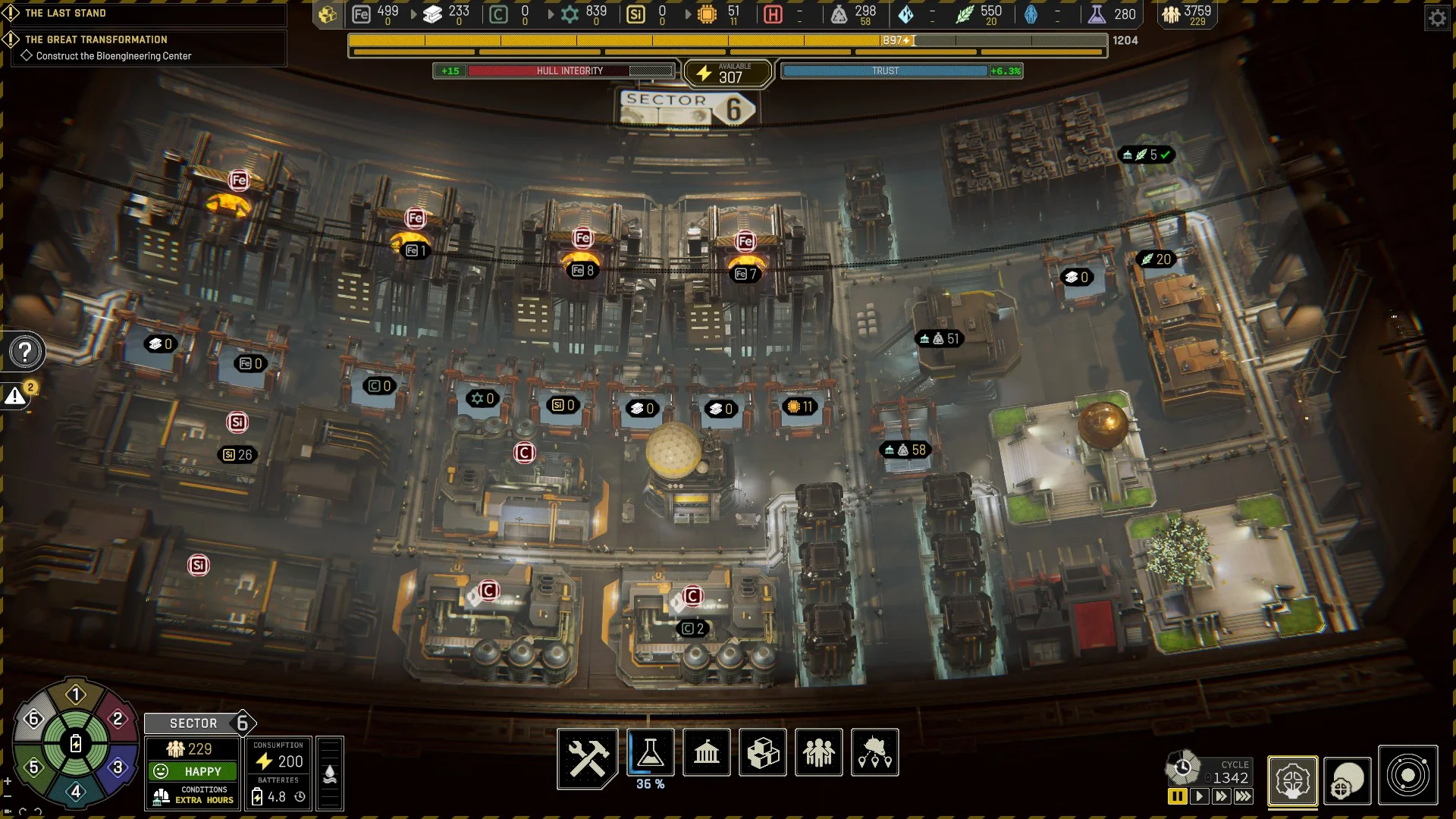
Task: Switch to the orbital system view
Action: [1407, 776]
